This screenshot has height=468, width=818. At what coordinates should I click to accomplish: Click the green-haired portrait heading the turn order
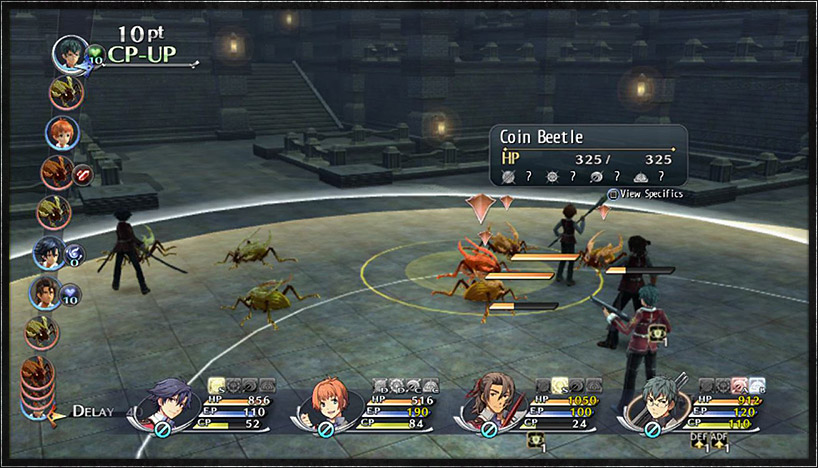pyautogui.click(x=71, y=52)
